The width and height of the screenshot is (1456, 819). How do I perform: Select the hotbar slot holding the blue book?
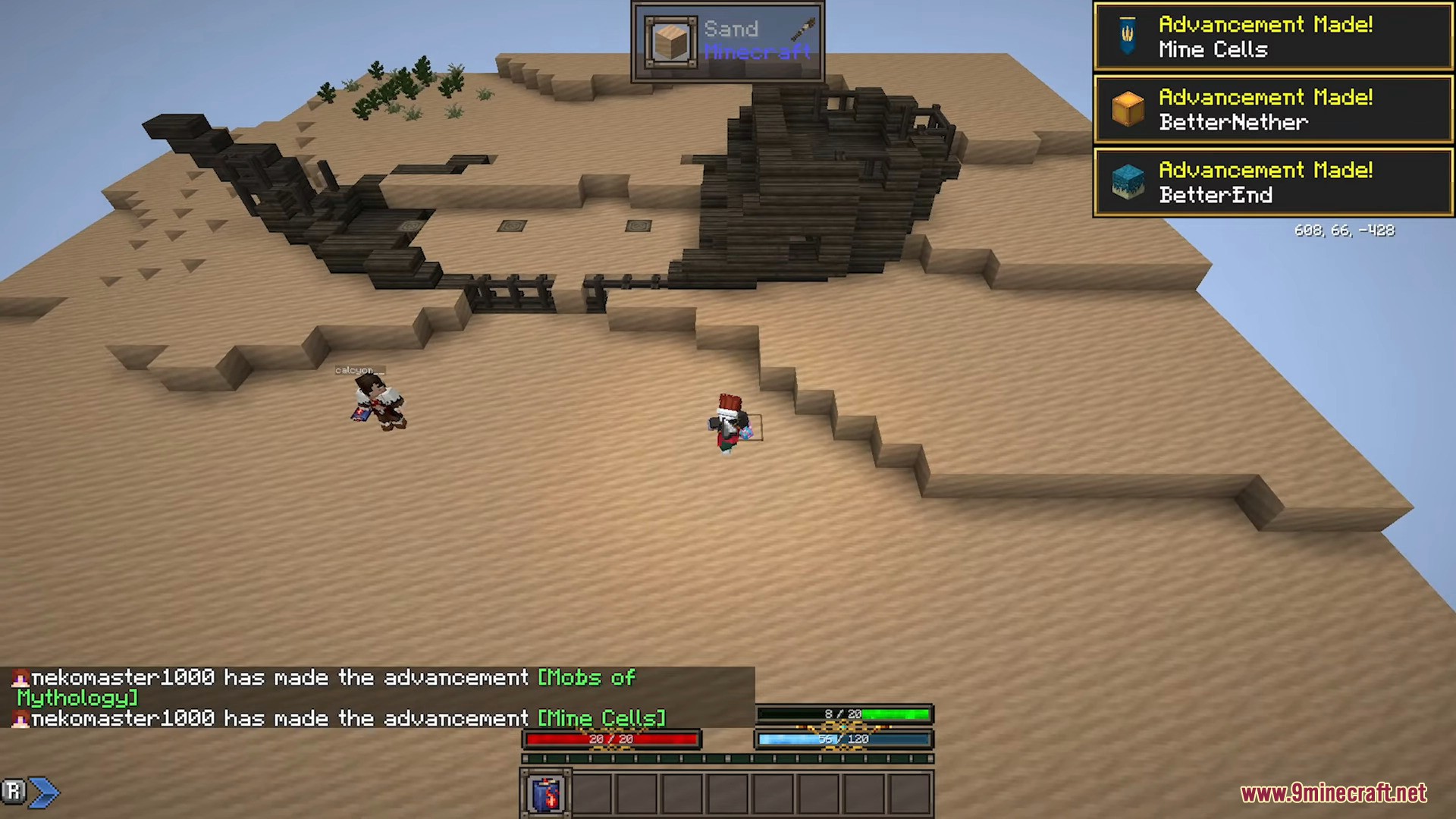pyautogui.click(x=546, y=794)
